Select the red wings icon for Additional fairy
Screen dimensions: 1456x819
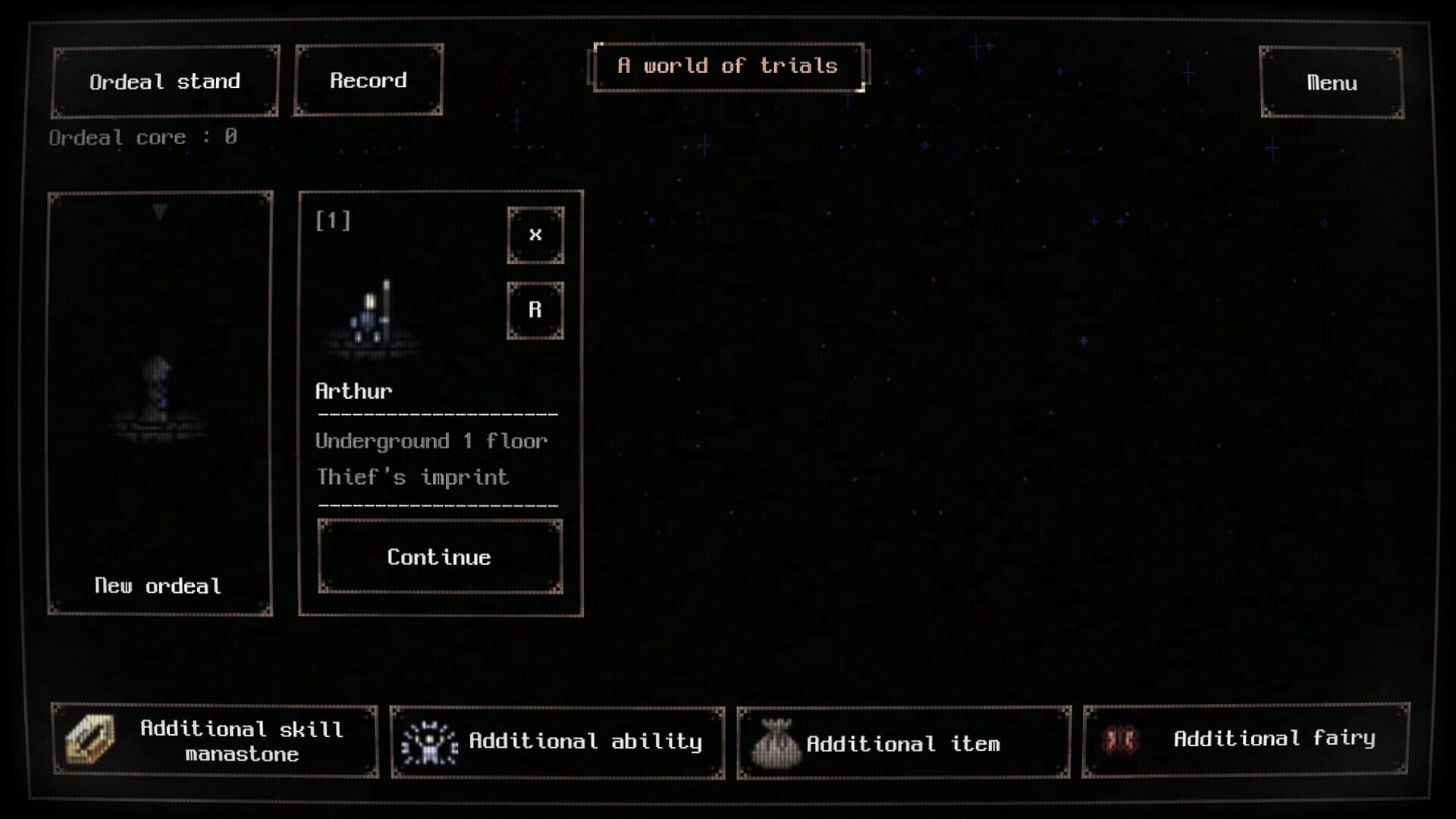coord(1122,739)
